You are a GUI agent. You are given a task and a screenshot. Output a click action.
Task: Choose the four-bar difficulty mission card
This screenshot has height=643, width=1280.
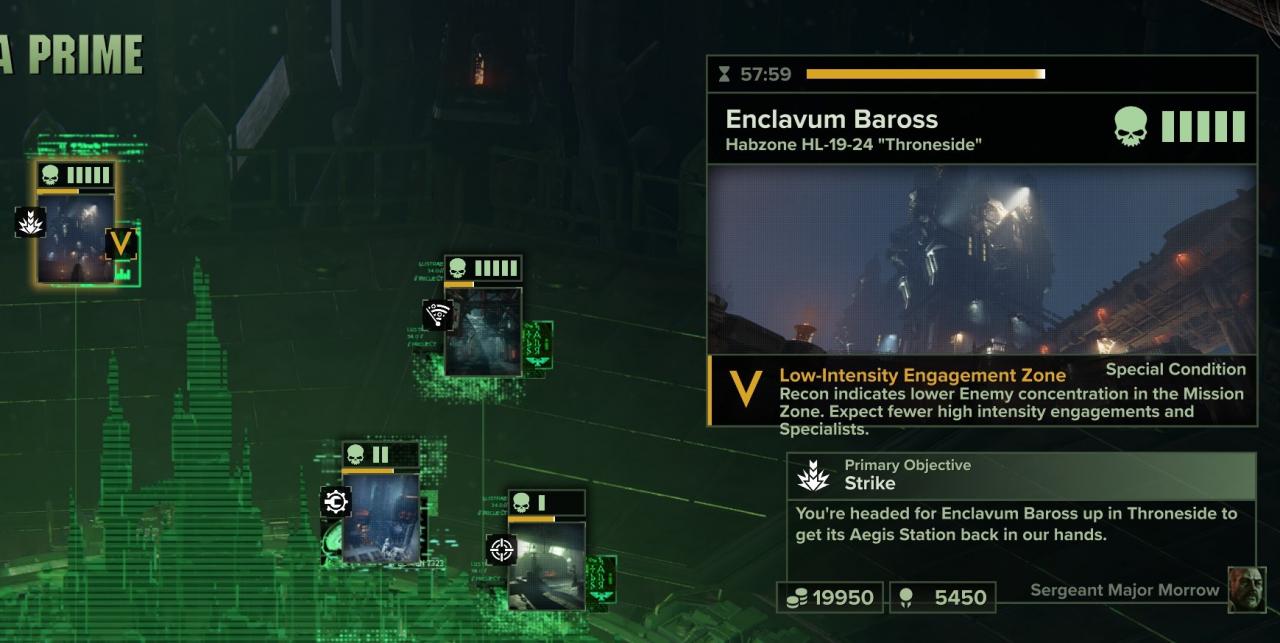click(x=483, y=330)
